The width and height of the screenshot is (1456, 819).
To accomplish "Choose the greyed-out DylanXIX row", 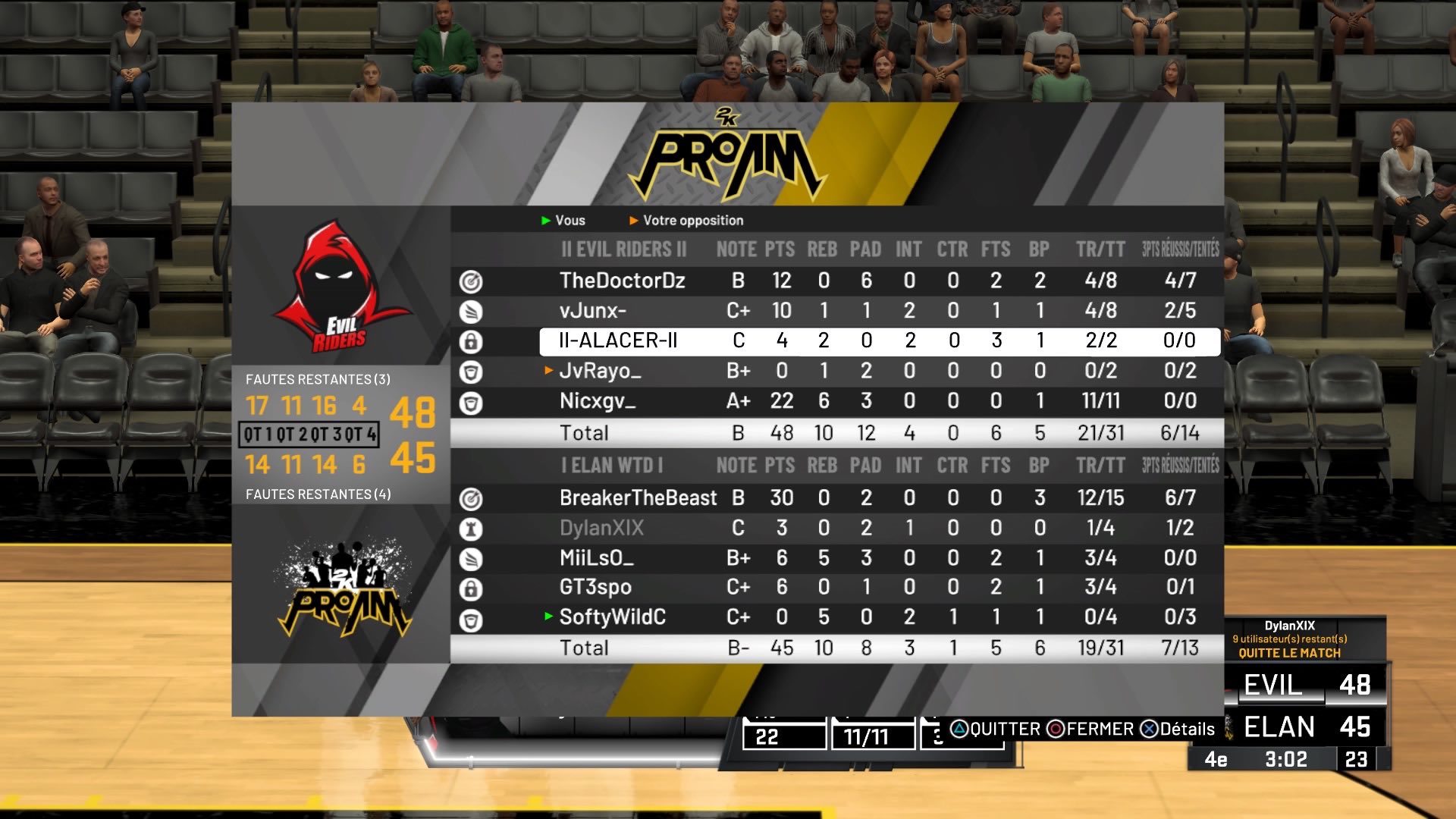I will point(601,528).
